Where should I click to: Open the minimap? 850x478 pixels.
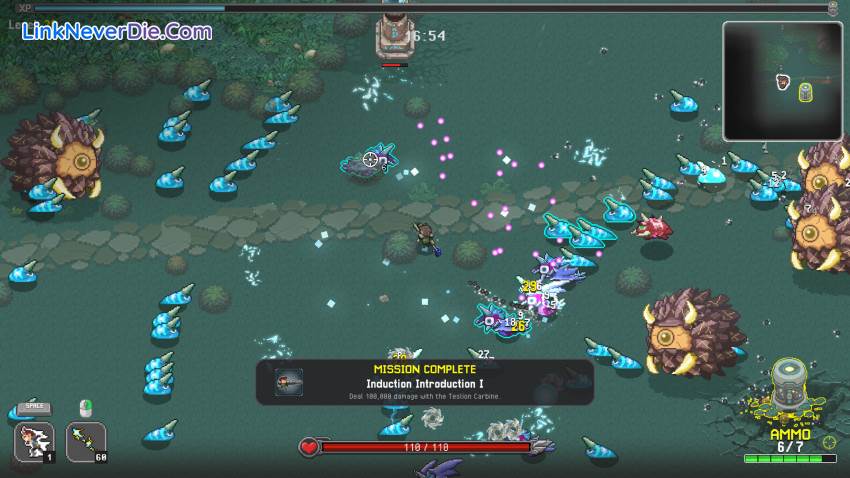tap(781, 80)
